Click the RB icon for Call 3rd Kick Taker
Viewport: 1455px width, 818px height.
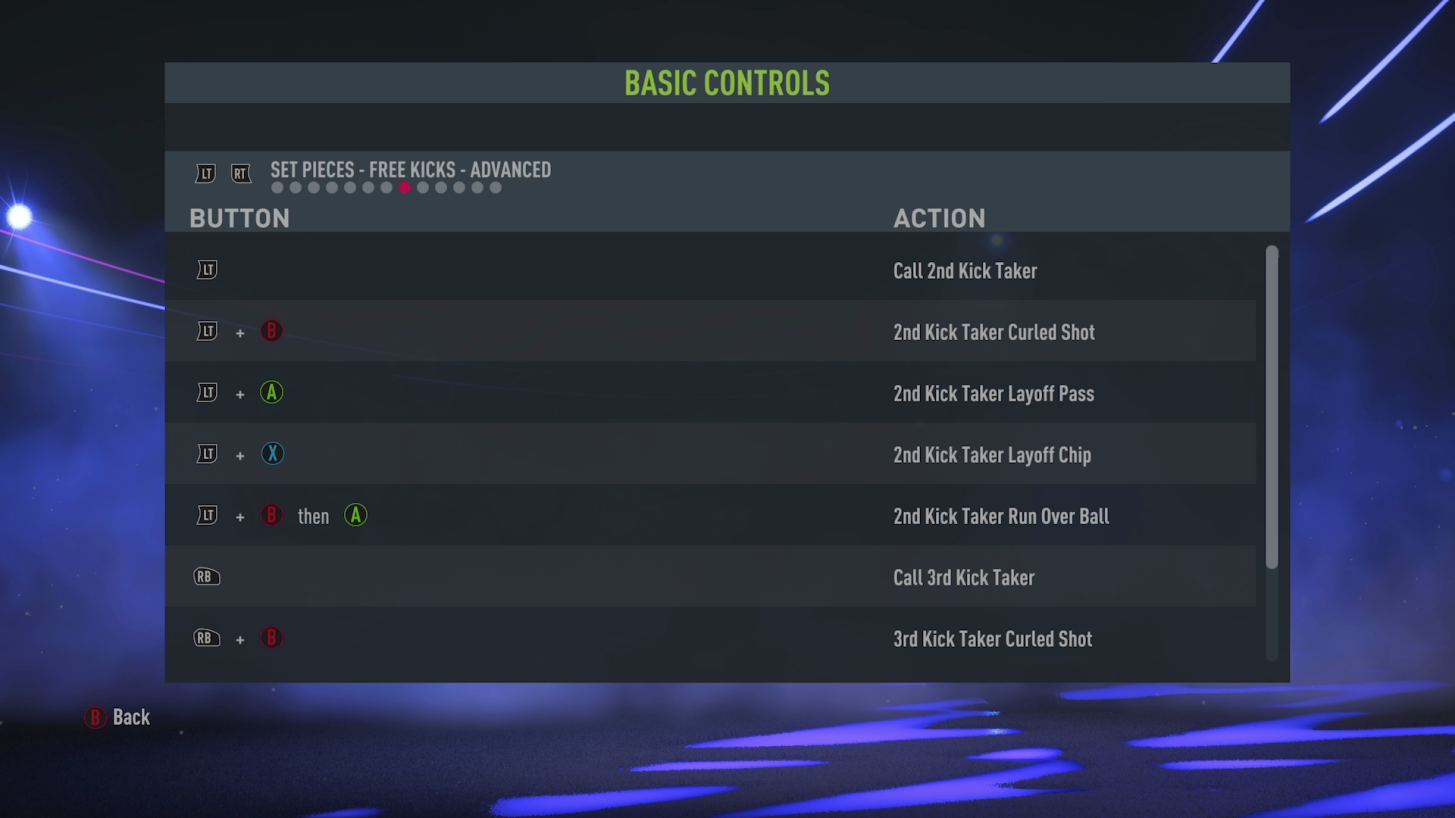(206, 577)
